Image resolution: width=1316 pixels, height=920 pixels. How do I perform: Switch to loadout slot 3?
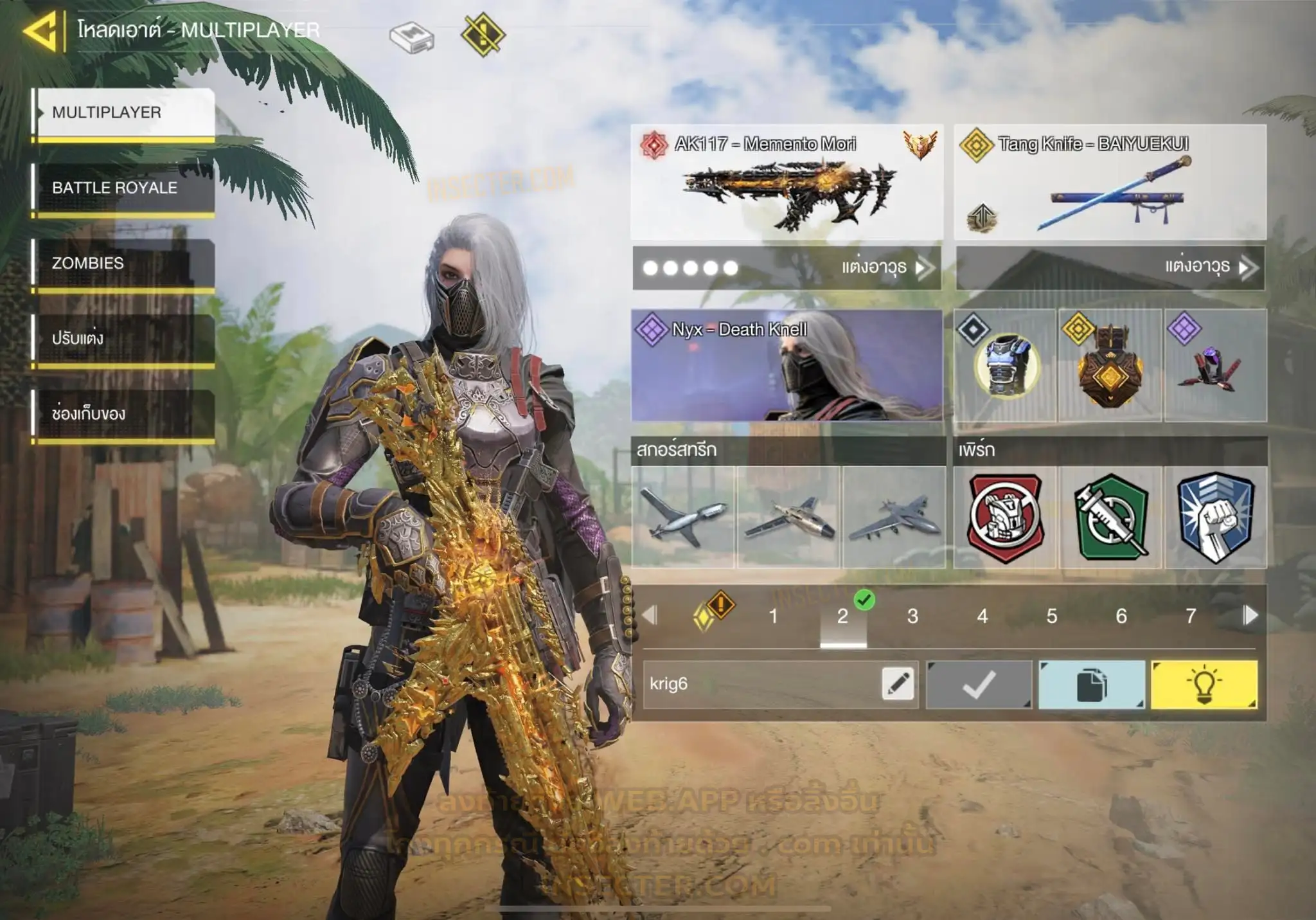pos(912,617)
